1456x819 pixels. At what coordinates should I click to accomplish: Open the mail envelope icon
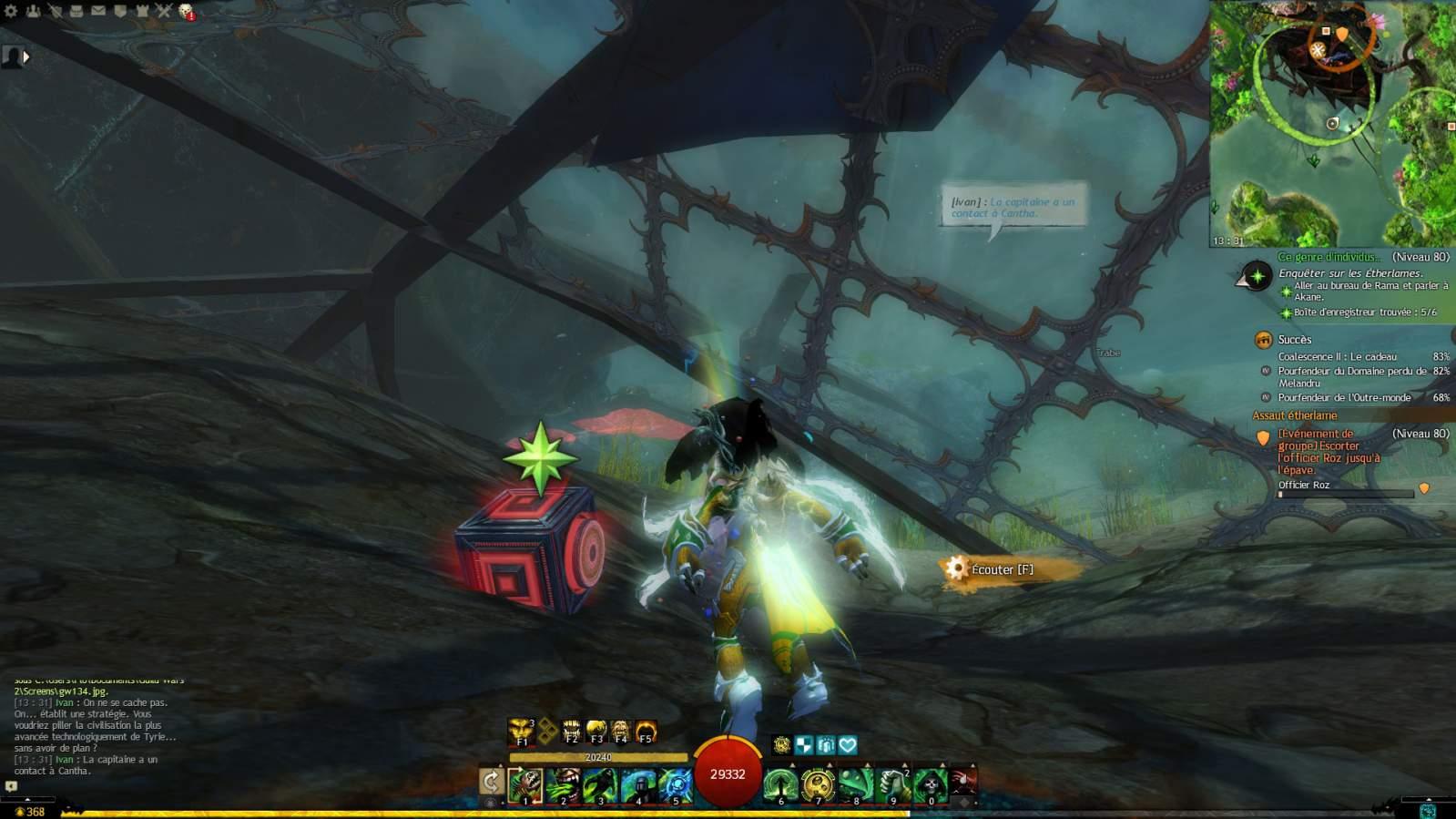pyautogui.click(x=98, y=11)
